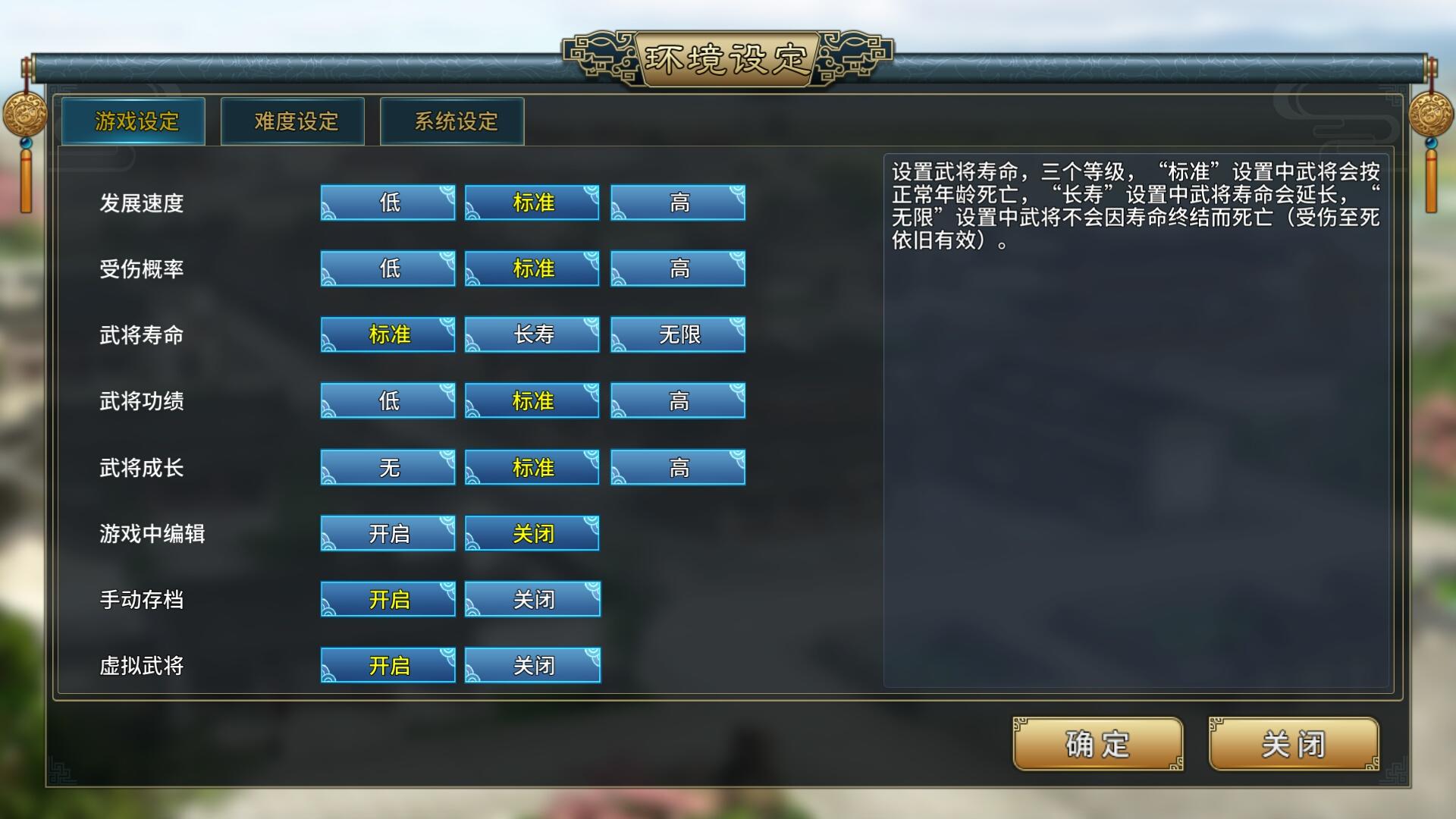Set 武将成长 to 无
This screenshot has height=819, width=1456.
click(x=387, y=467)
